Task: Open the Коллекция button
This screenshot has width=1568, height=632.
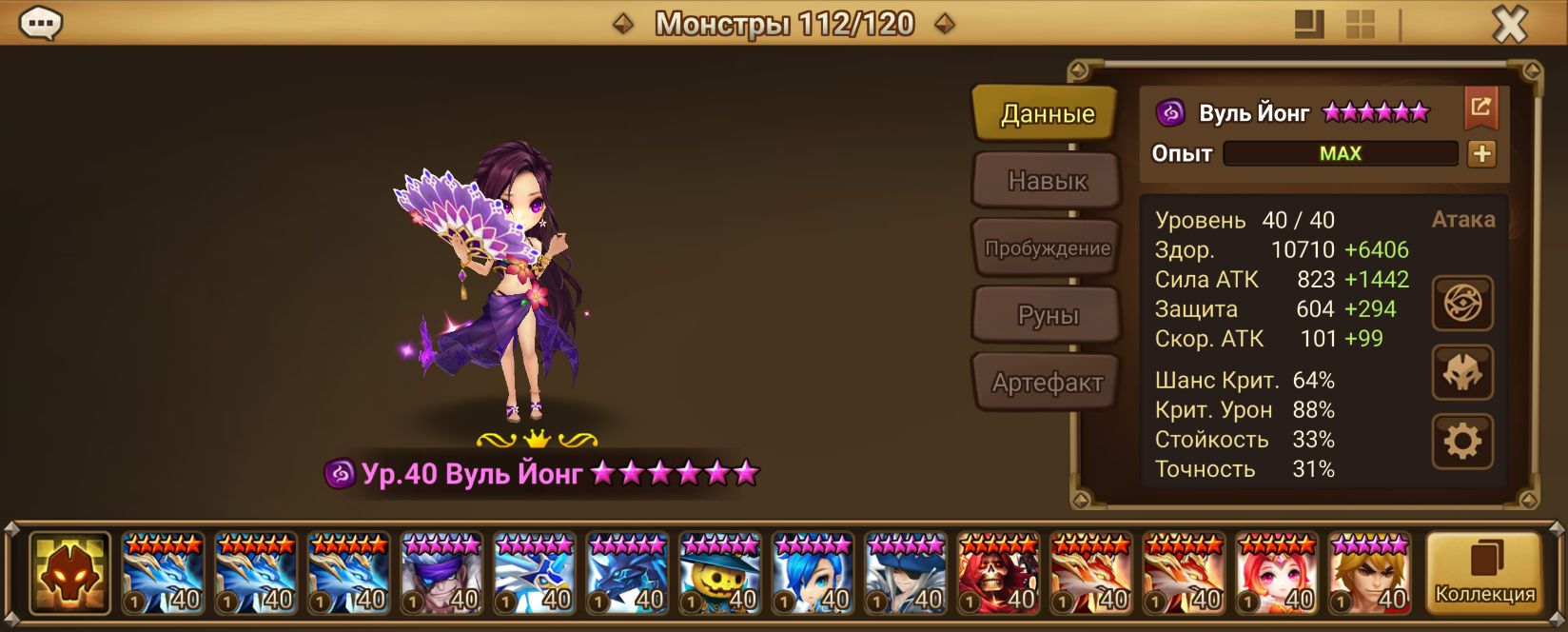Action: 1484,573
